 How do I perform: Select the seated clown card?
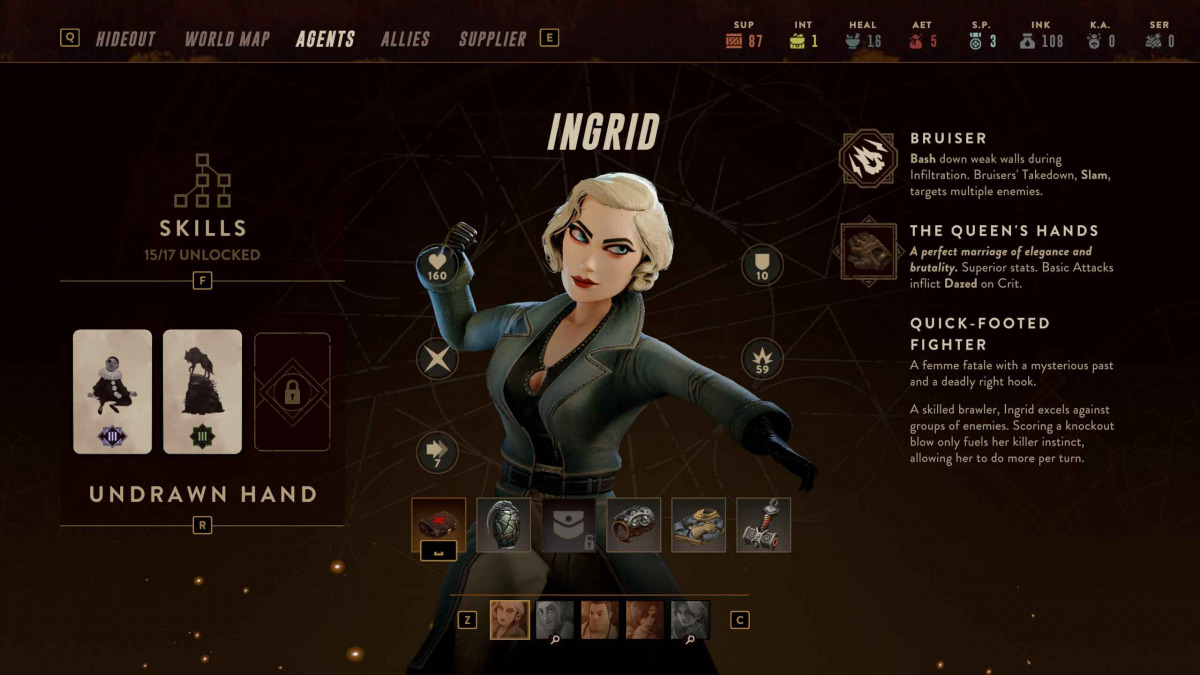click(113, 391)
